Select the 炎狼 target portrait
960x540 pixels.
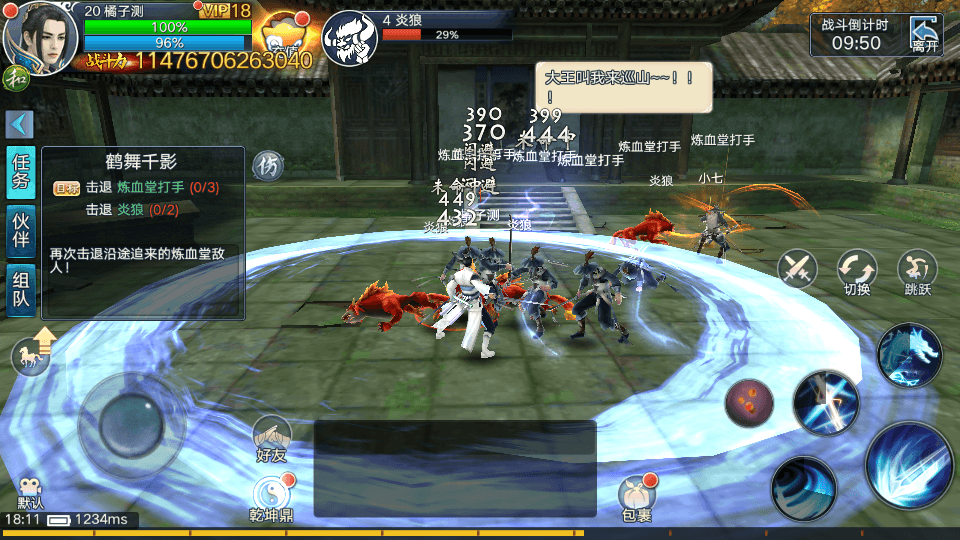348,37
